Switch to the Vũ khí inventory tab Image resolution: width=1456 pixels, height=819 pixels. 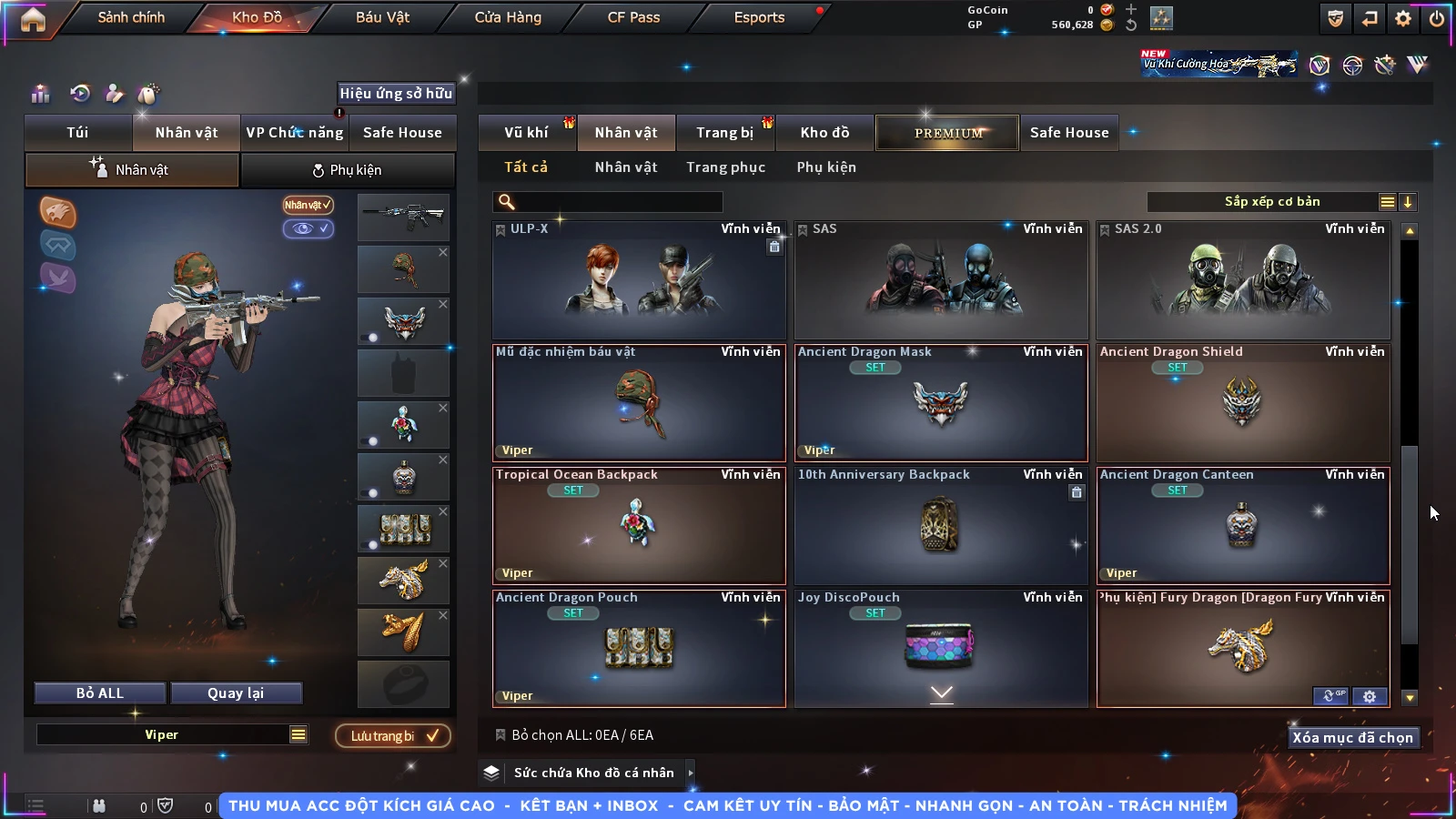tap(526, 133)
